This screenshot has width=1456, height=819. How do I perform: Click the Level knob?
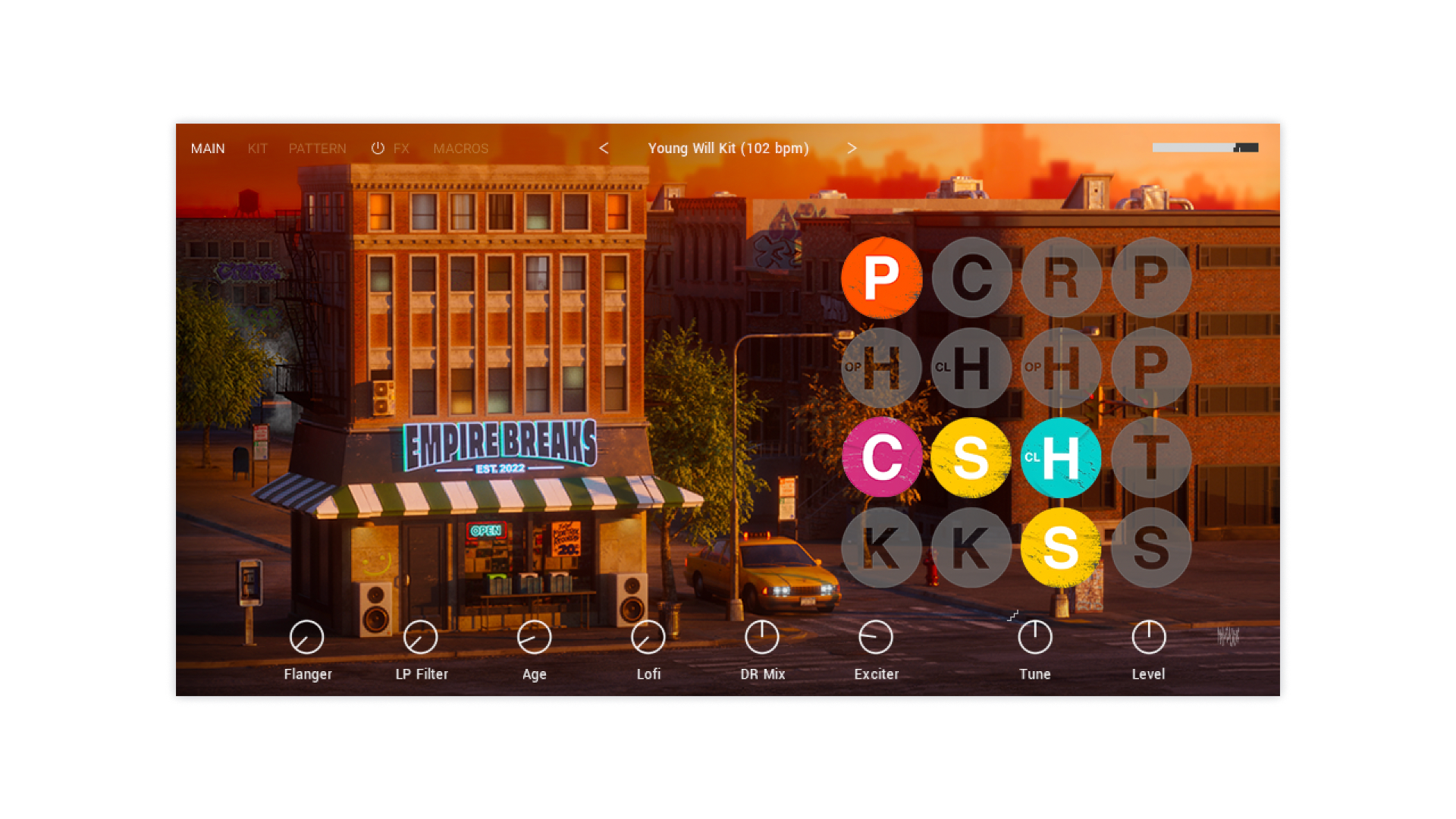coord(1149,638)
